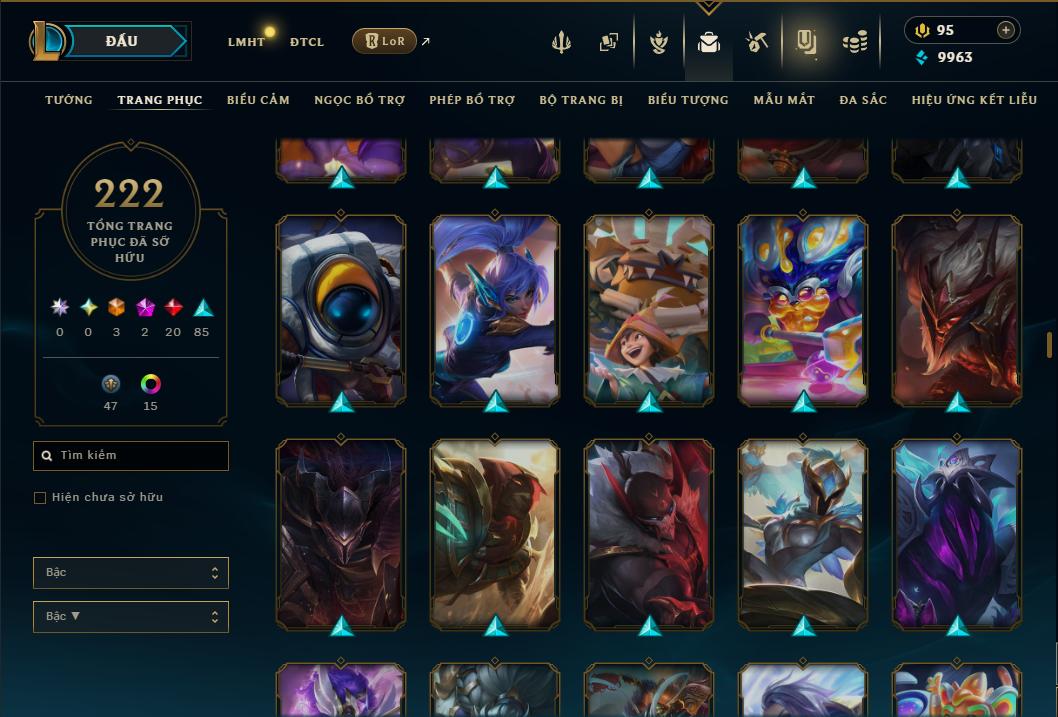Click the ĐẤU play button
Screen dimensions: 1058x717
point(122,41)
